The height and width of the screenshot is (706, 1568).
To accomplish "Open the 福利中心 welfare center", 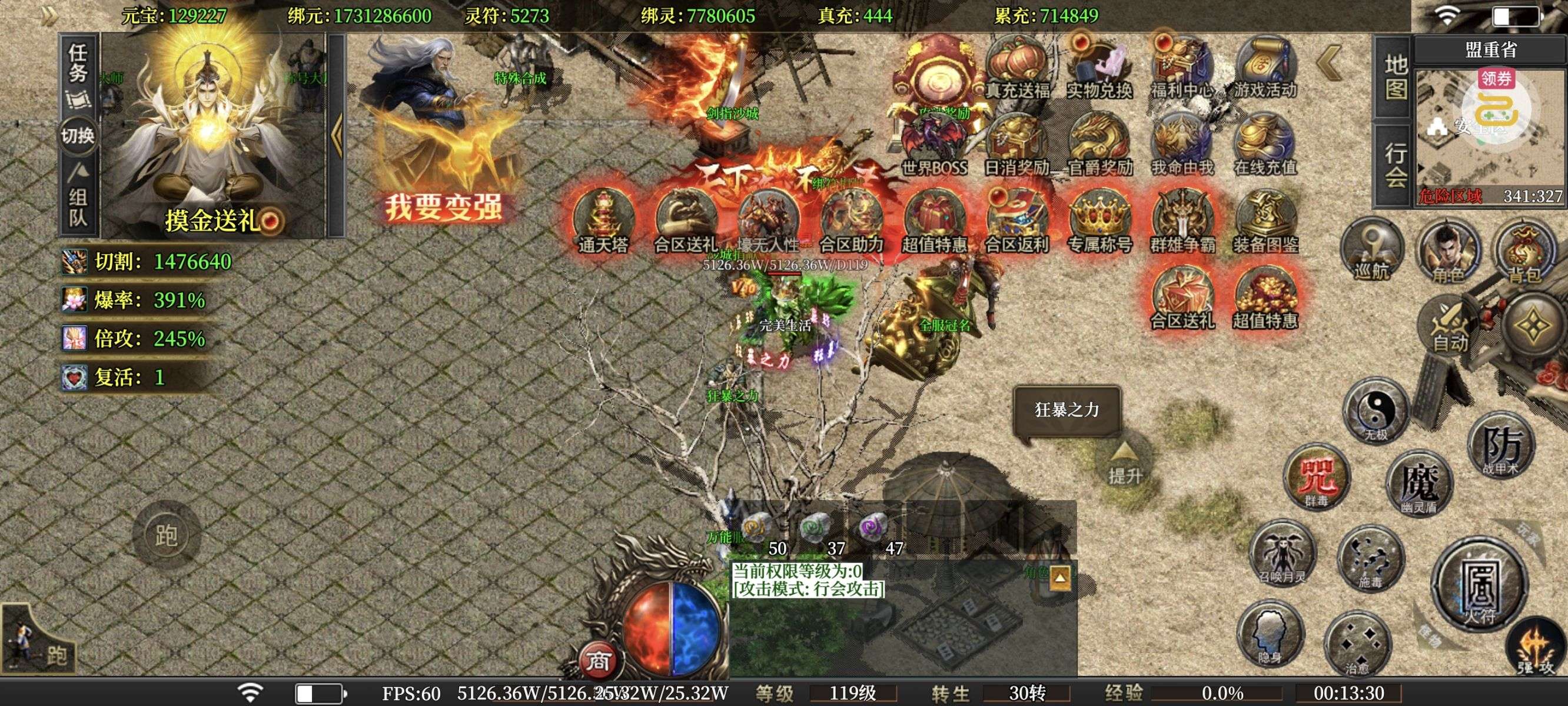I will pyautogui.click(x=1182, y=68).
